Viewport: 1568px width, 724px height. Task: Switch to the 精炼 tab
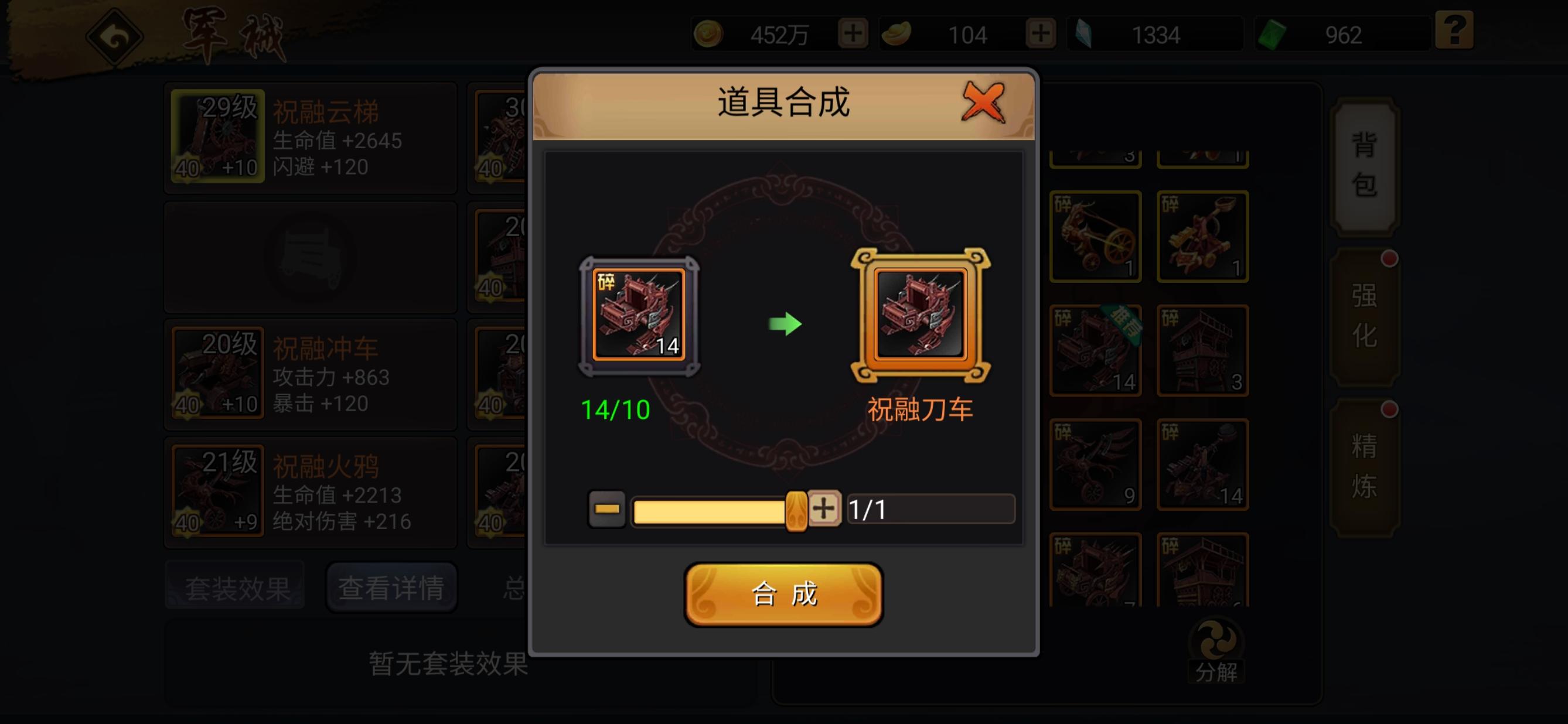coord(1366,469)
